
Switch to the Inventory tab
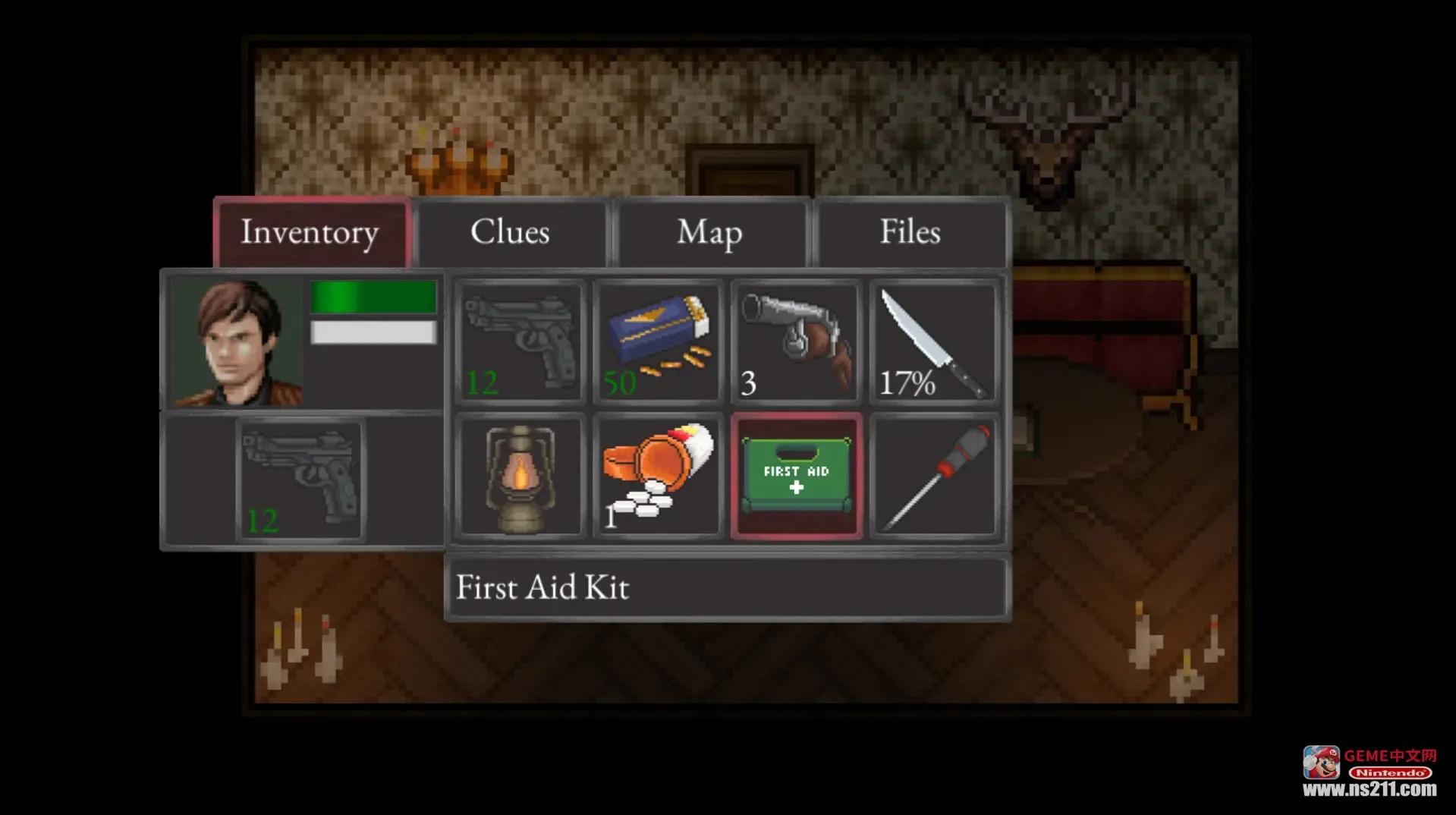coord(311,232)
